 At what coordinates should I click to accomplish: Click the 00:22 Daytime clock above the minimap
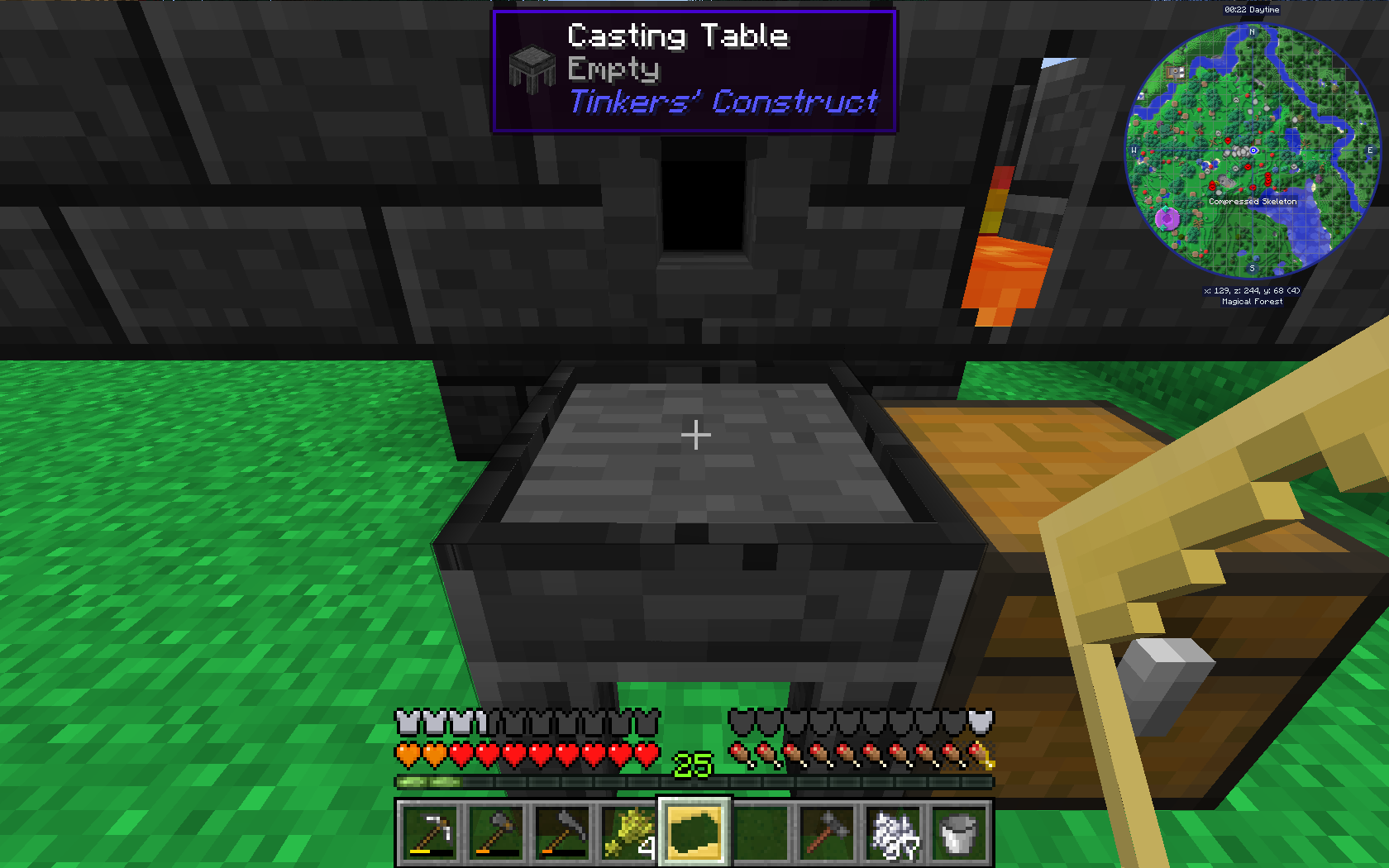click(x=1252, y=10)
